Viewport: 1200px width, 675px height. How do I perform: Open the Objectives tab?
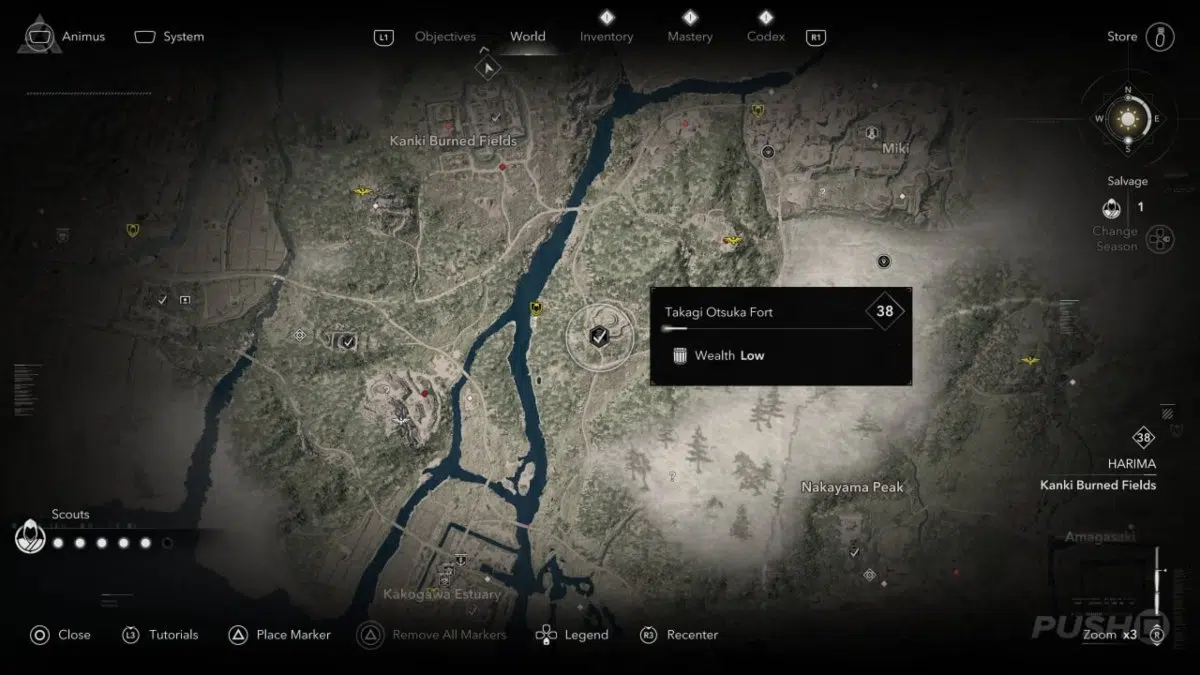445,37
